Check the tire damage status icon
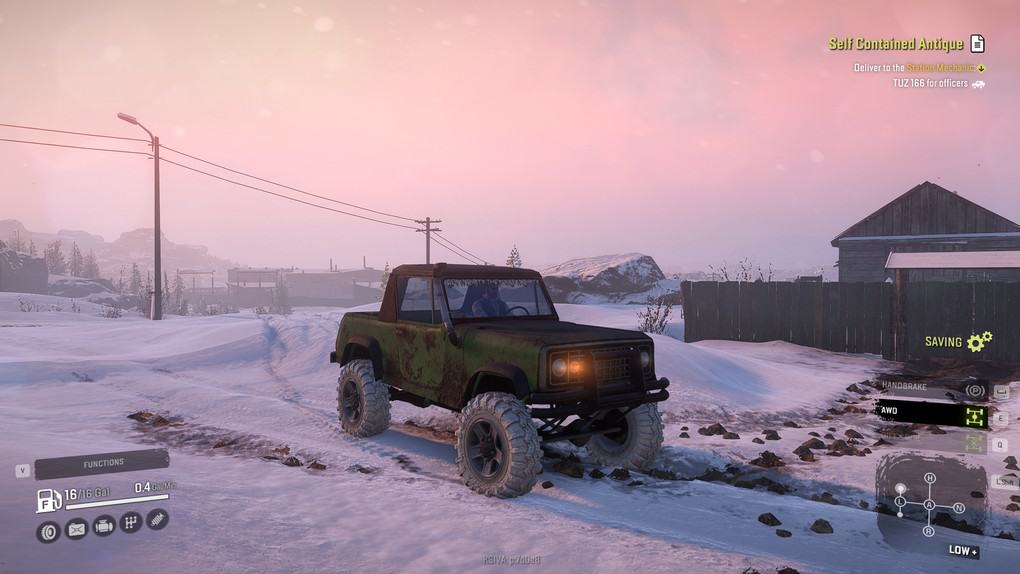This screenshot has width=1020, height=574. 47,530
